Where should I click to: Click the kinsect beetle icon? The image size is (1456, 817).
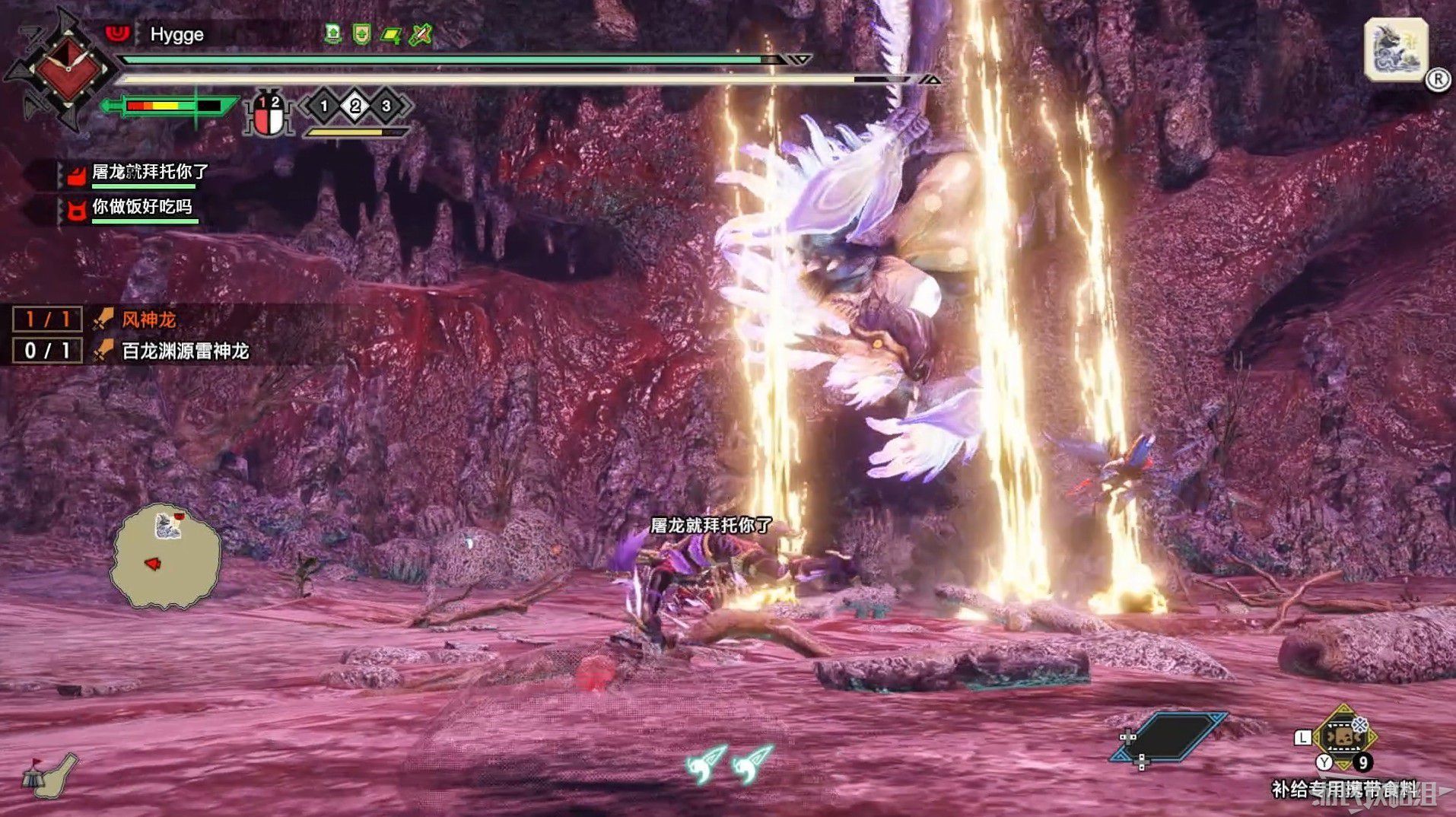tap(268, 115)
